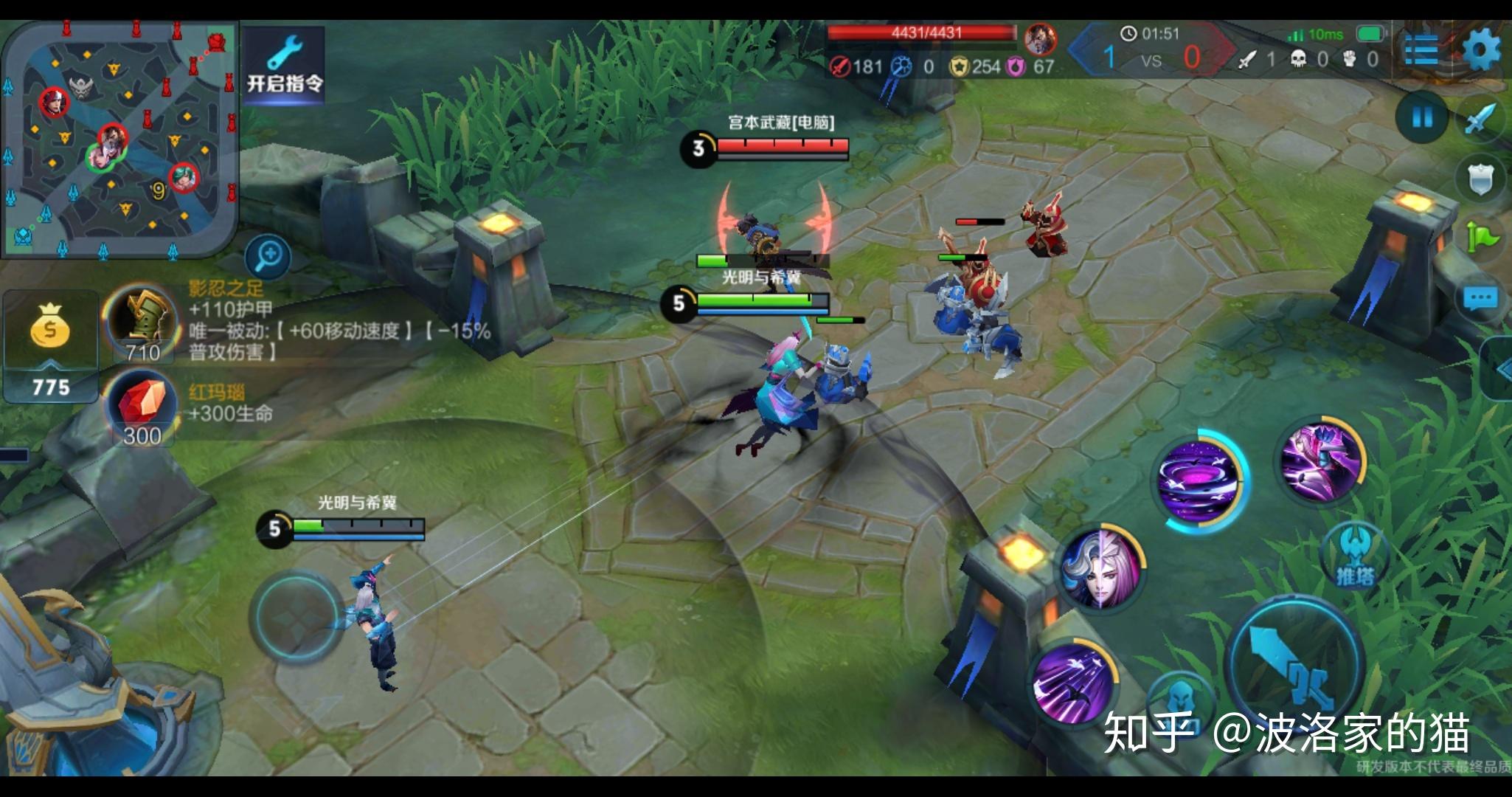Open the settings gear
The height and width of the screenshot is (797, 1512).
[1481, 50]
